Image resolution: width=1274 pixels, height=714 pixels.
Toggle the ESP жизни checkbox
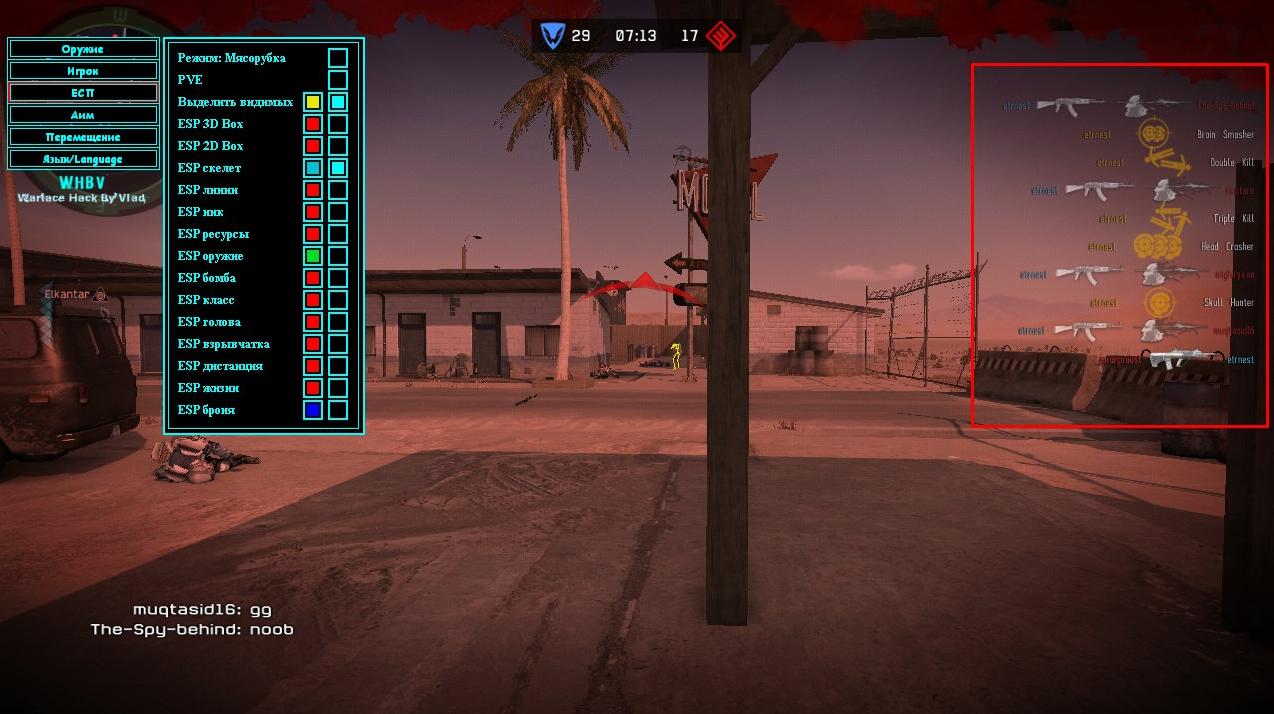point(338,388)
